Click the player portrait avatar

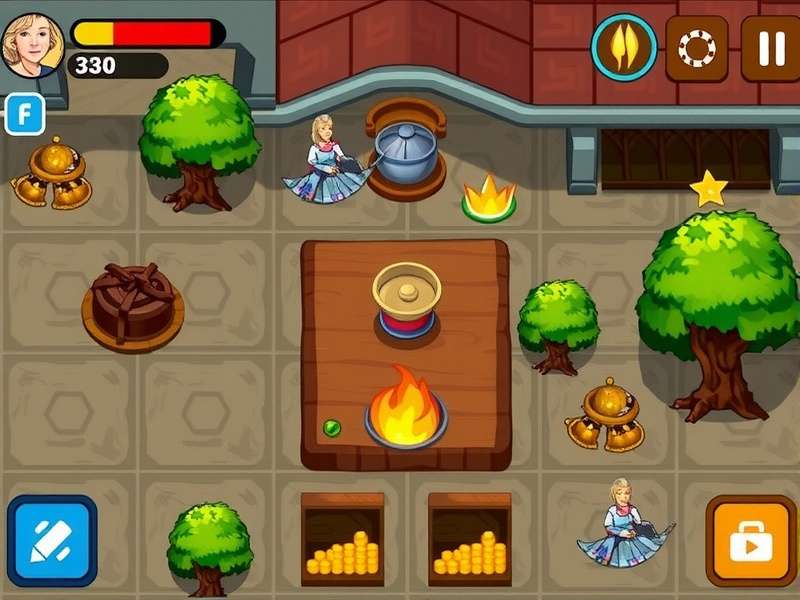32,44
